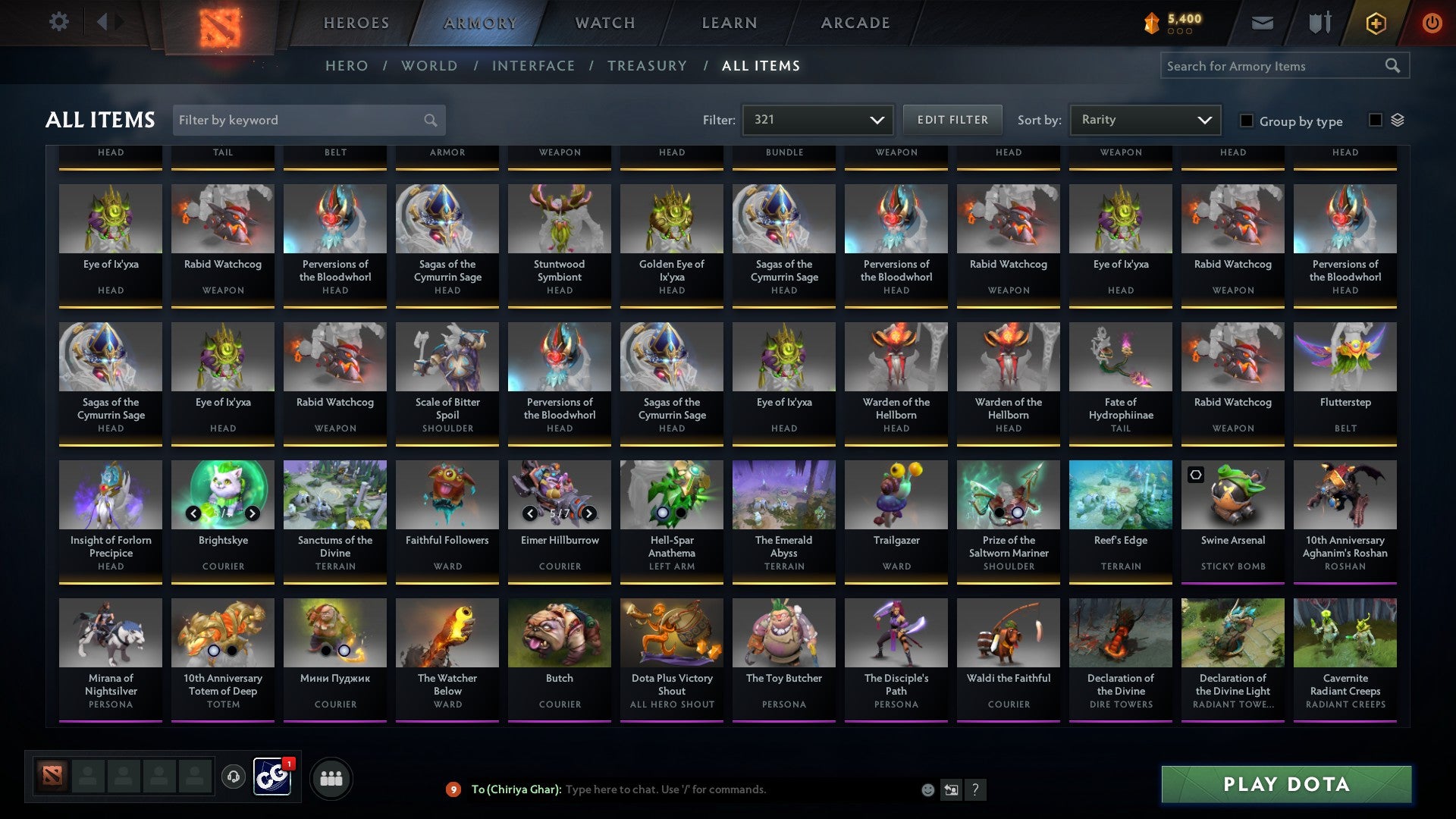Viewport: 1456px width, 819px height.
Task: Open the TREASURY section
Action: [647, 66]
